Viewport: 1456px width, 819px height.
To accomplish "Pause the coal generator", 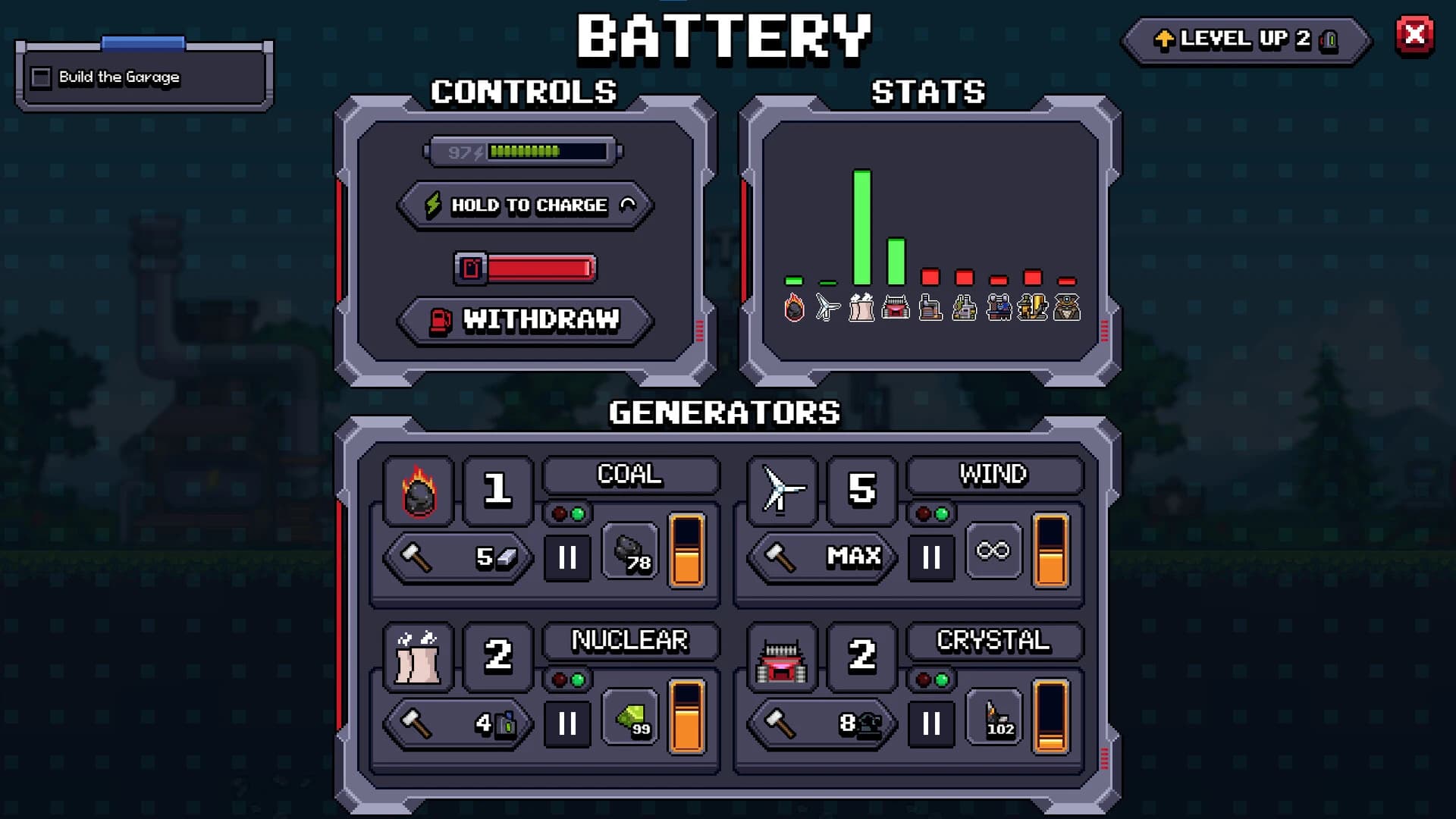I will click(567, 557).
